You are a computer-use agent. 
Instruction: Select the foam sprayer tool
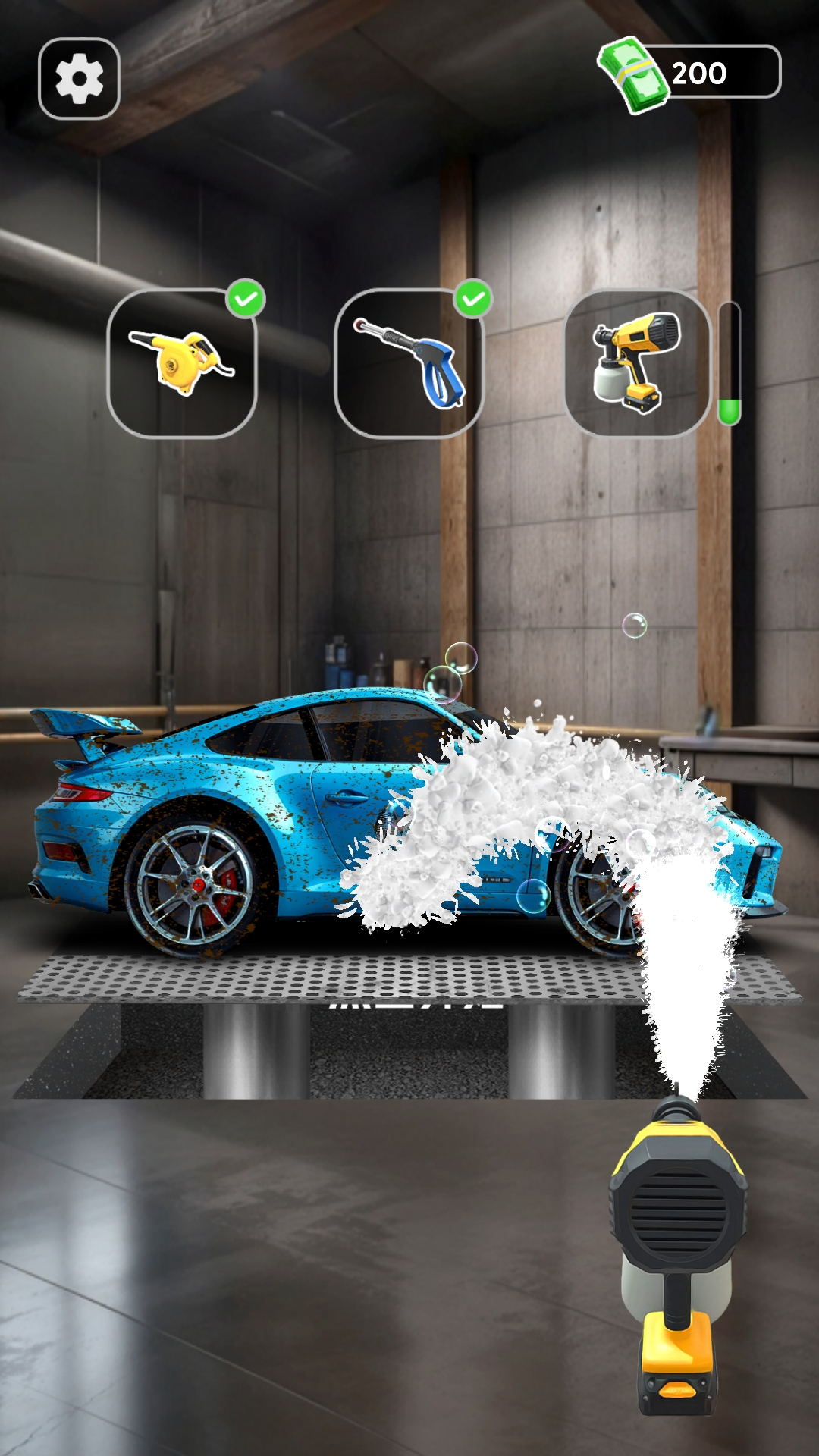(x=637, y=363)
